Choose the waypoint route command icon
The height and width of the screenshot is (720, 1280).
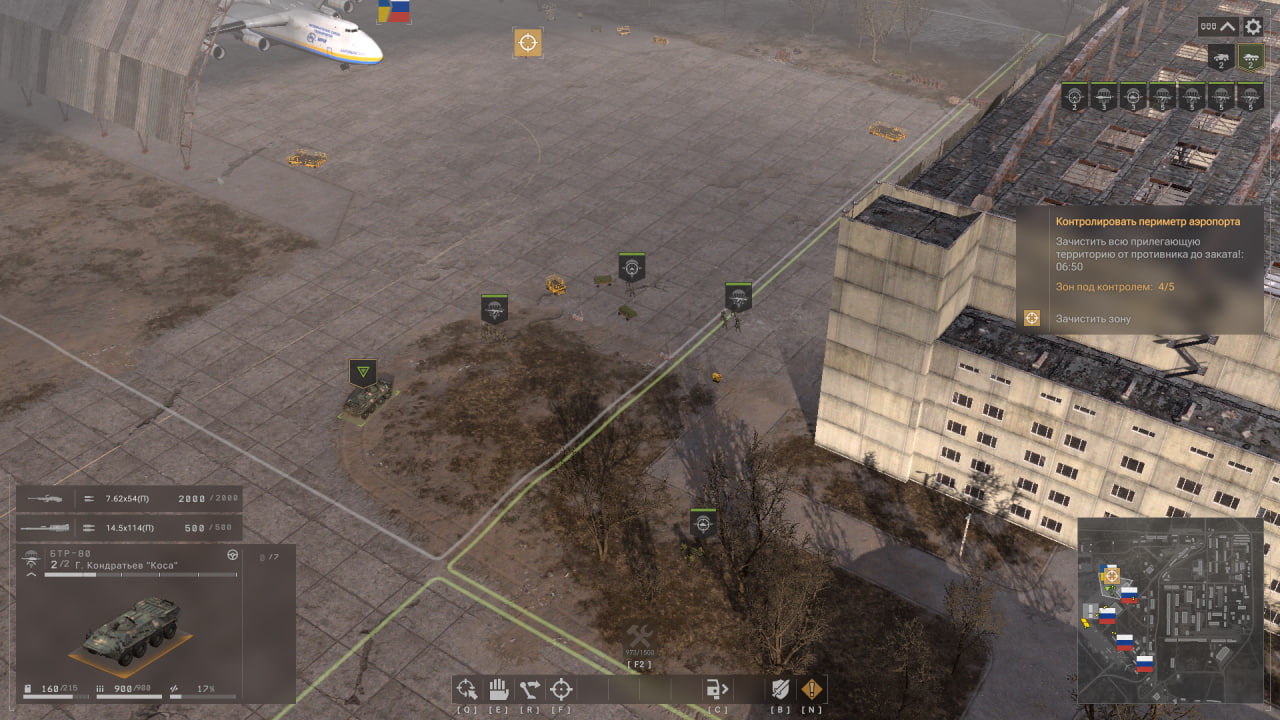click(x=530, y=689)
